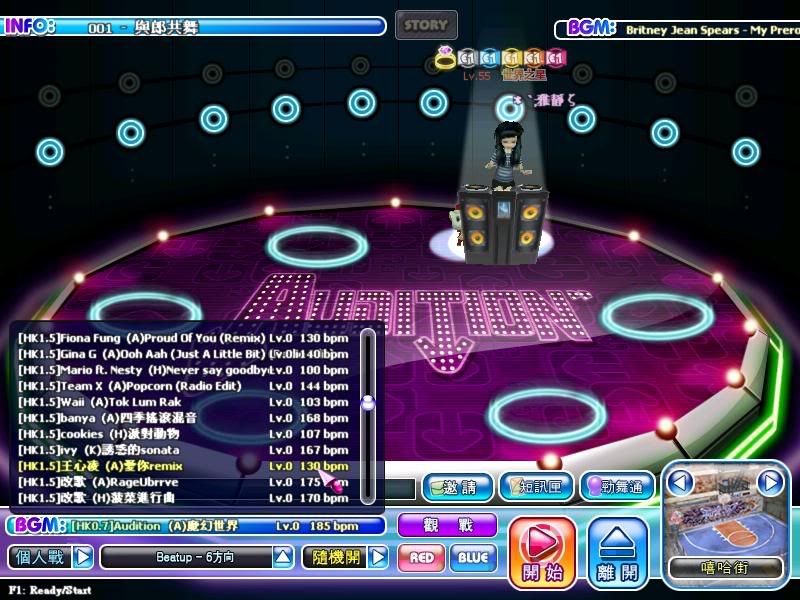Screen dimensions: 800x600
Task: Click the STORY button
Action: pyautogui.click(x=426, y=25)
